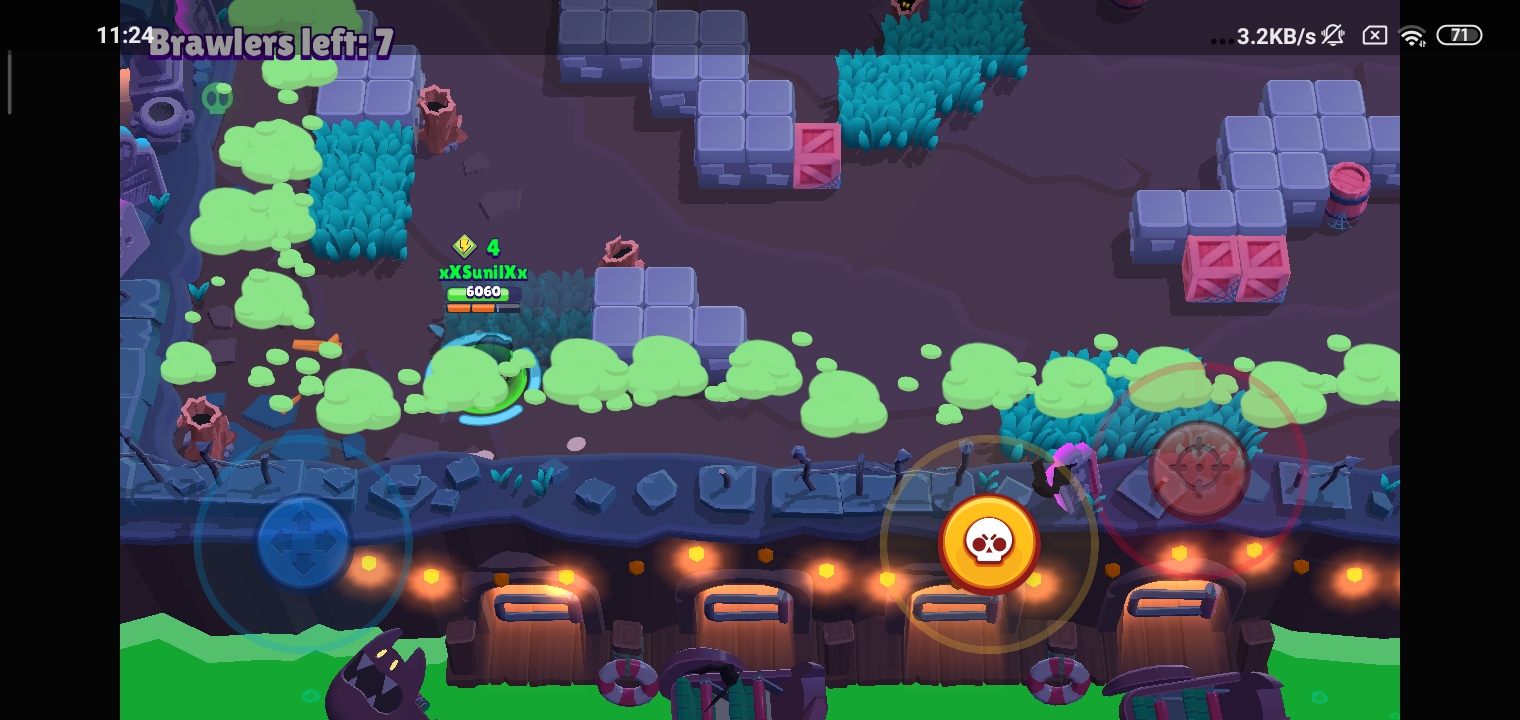Tap the no-SIM indicator in the status bar
This screenshot has height=720, width=1520.
pos(1374,35)
